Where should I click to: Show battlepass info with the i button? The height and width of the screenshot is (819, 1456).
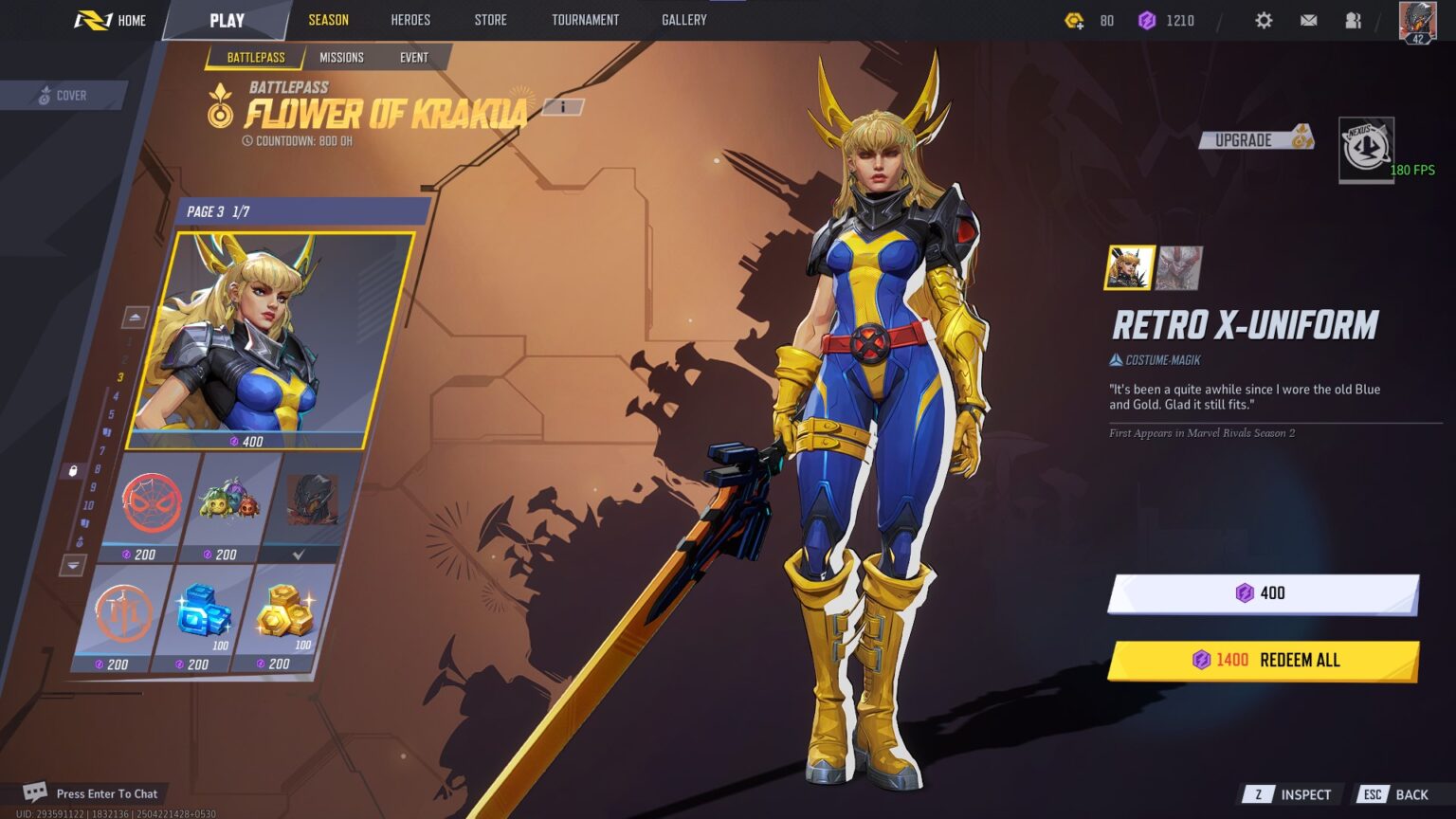(563, 107)
